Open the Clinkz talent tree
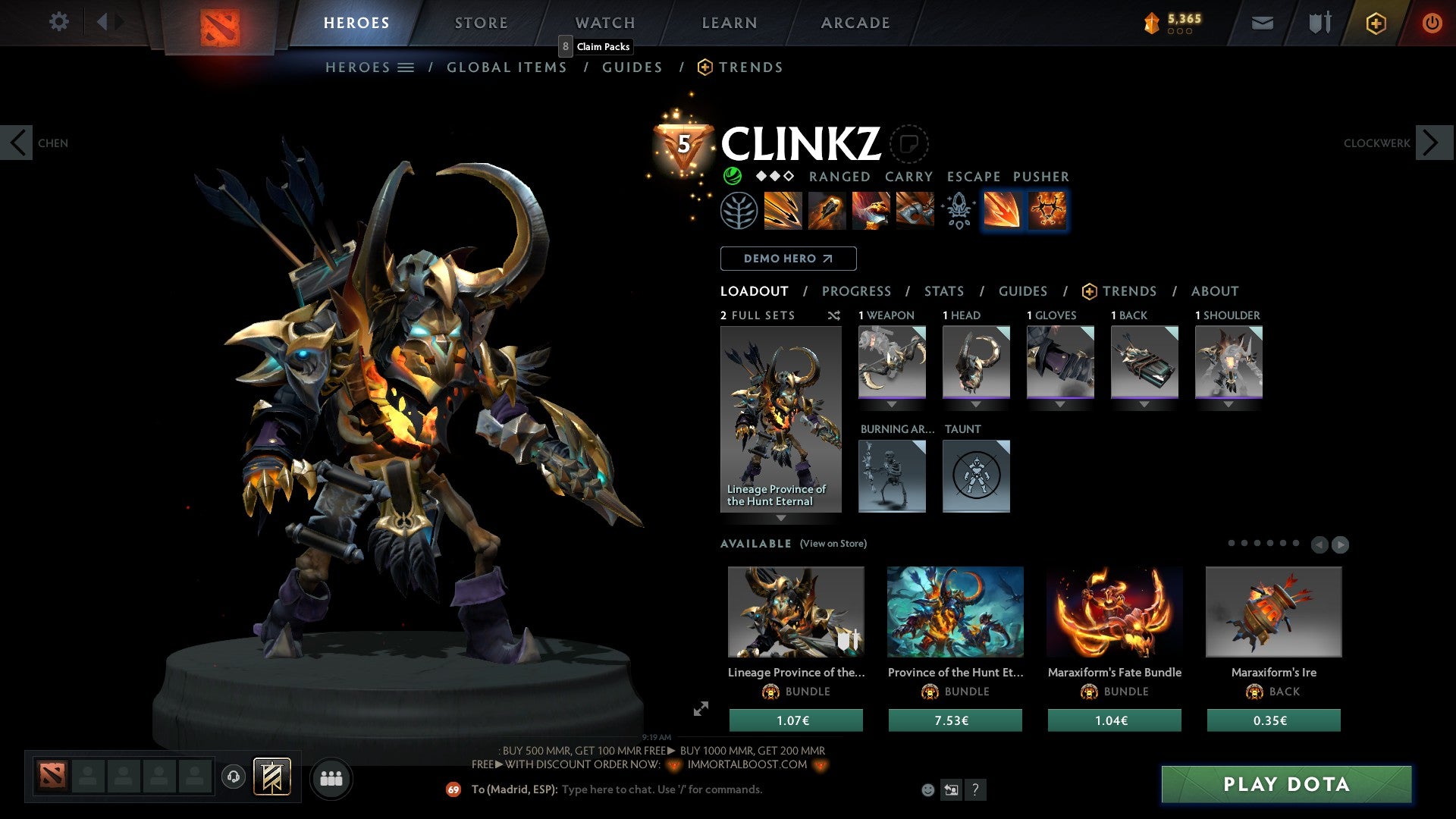Viewport: 1456px width, 819px height. tap(736, 211)
